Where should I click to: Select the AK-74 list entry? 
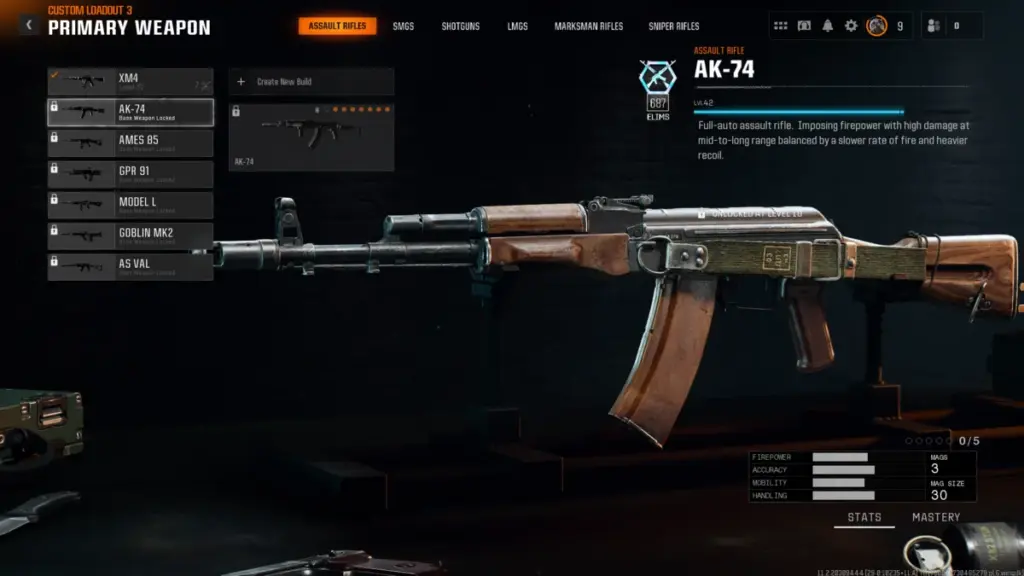pyautogui.click(x=130, y=112)
